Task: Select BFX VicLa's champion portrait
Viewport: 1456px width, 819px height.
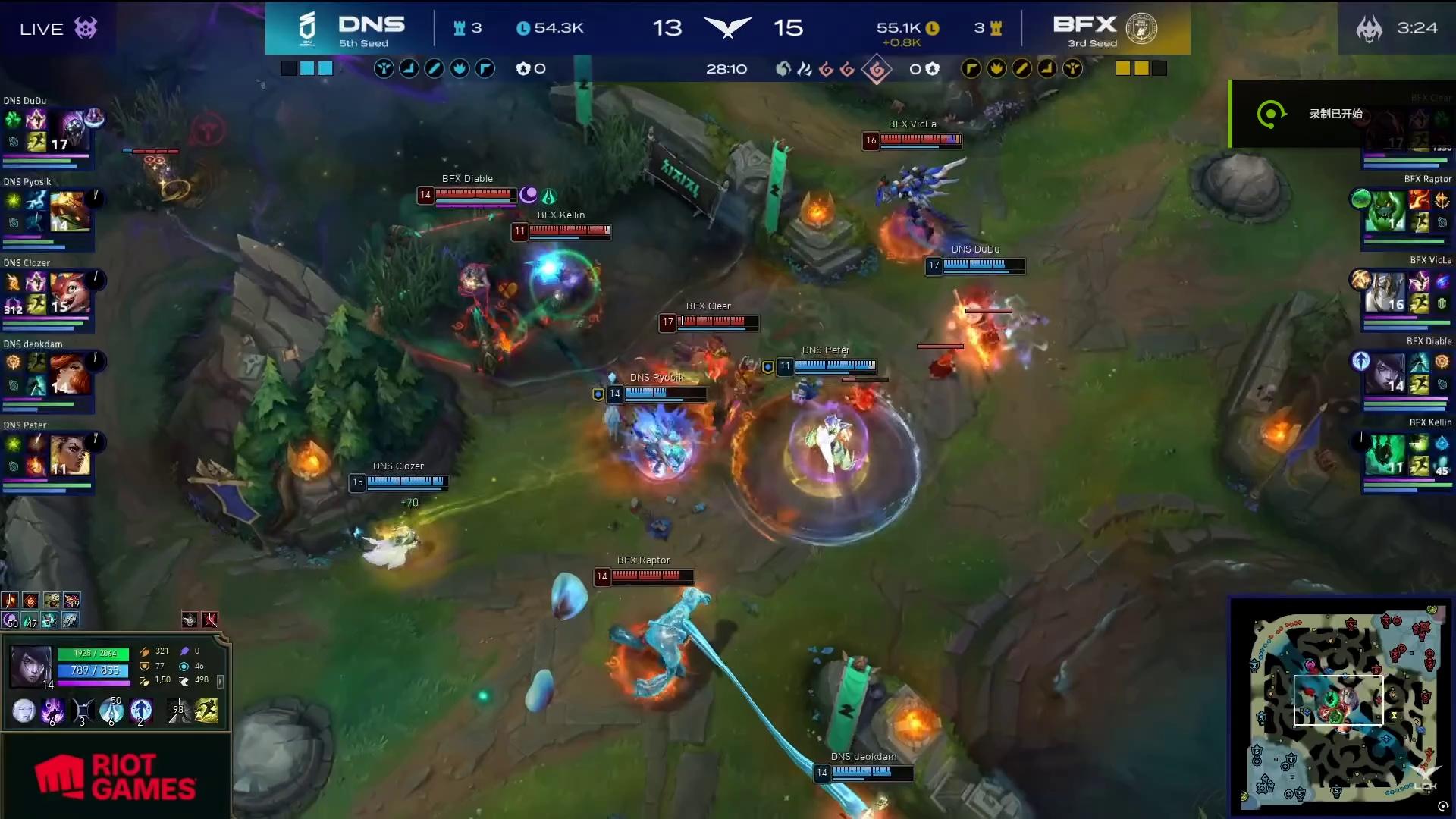Action: [1385, 293]
